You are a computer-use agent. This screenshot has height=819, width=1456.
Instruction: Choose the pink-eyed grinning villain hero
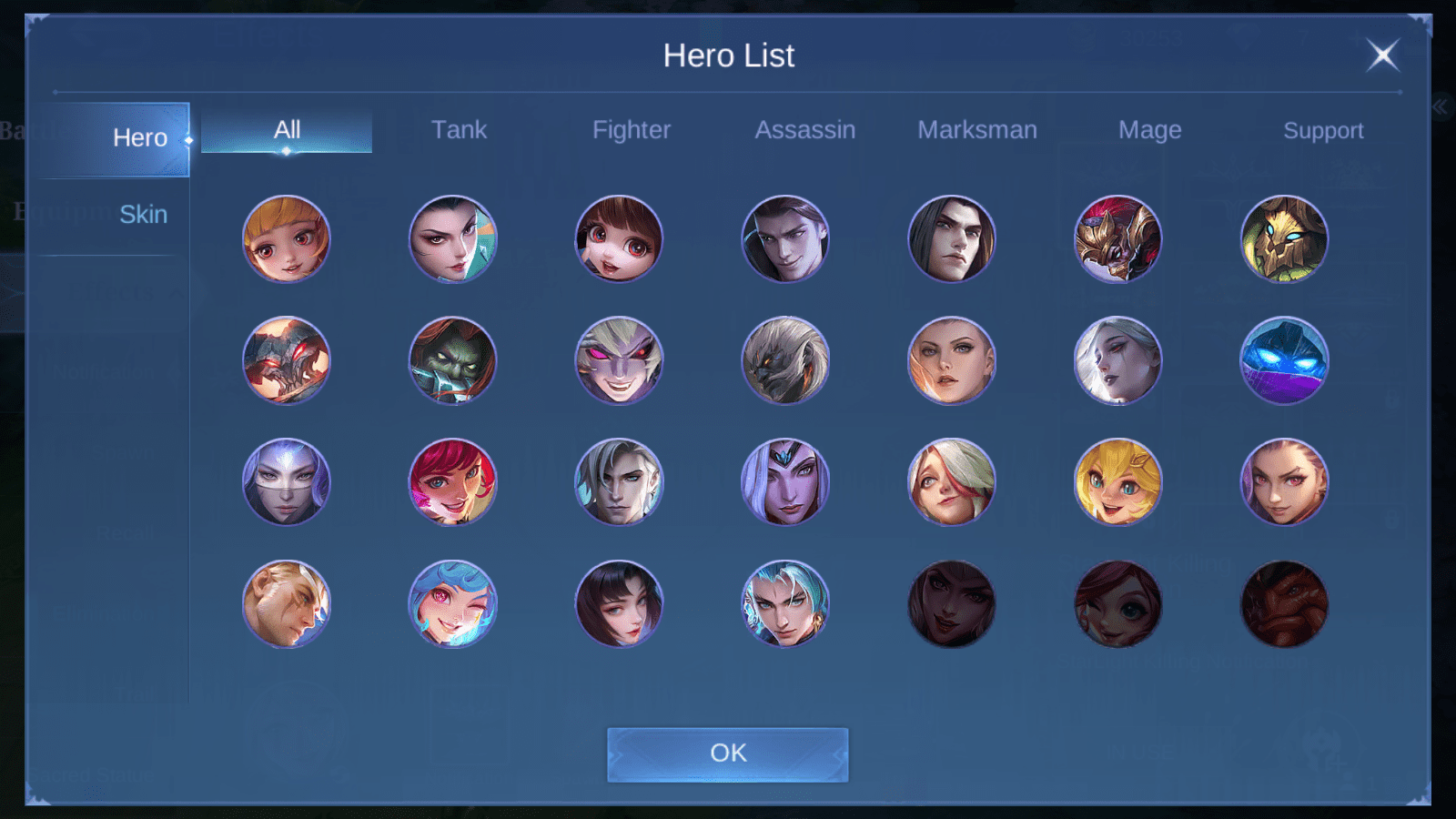619,360
